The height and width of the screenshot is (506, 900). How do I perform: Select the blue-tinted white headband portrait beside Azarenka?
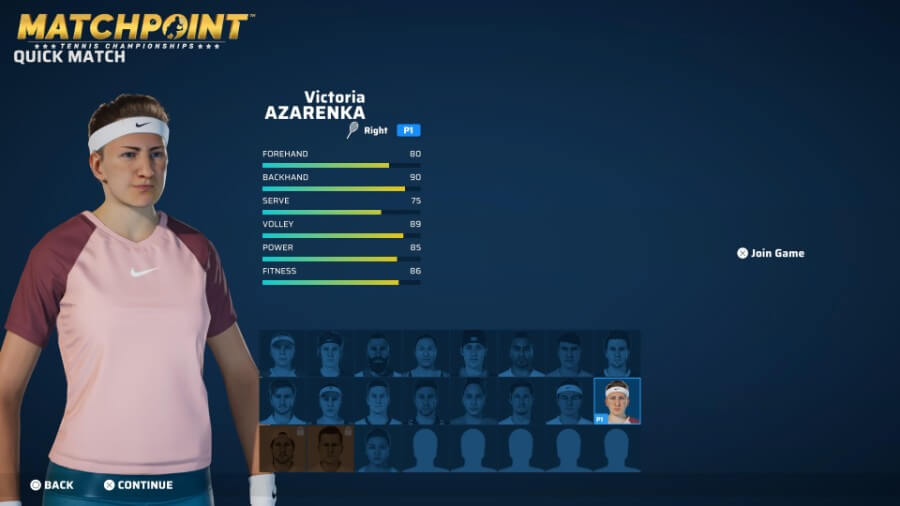569,401
